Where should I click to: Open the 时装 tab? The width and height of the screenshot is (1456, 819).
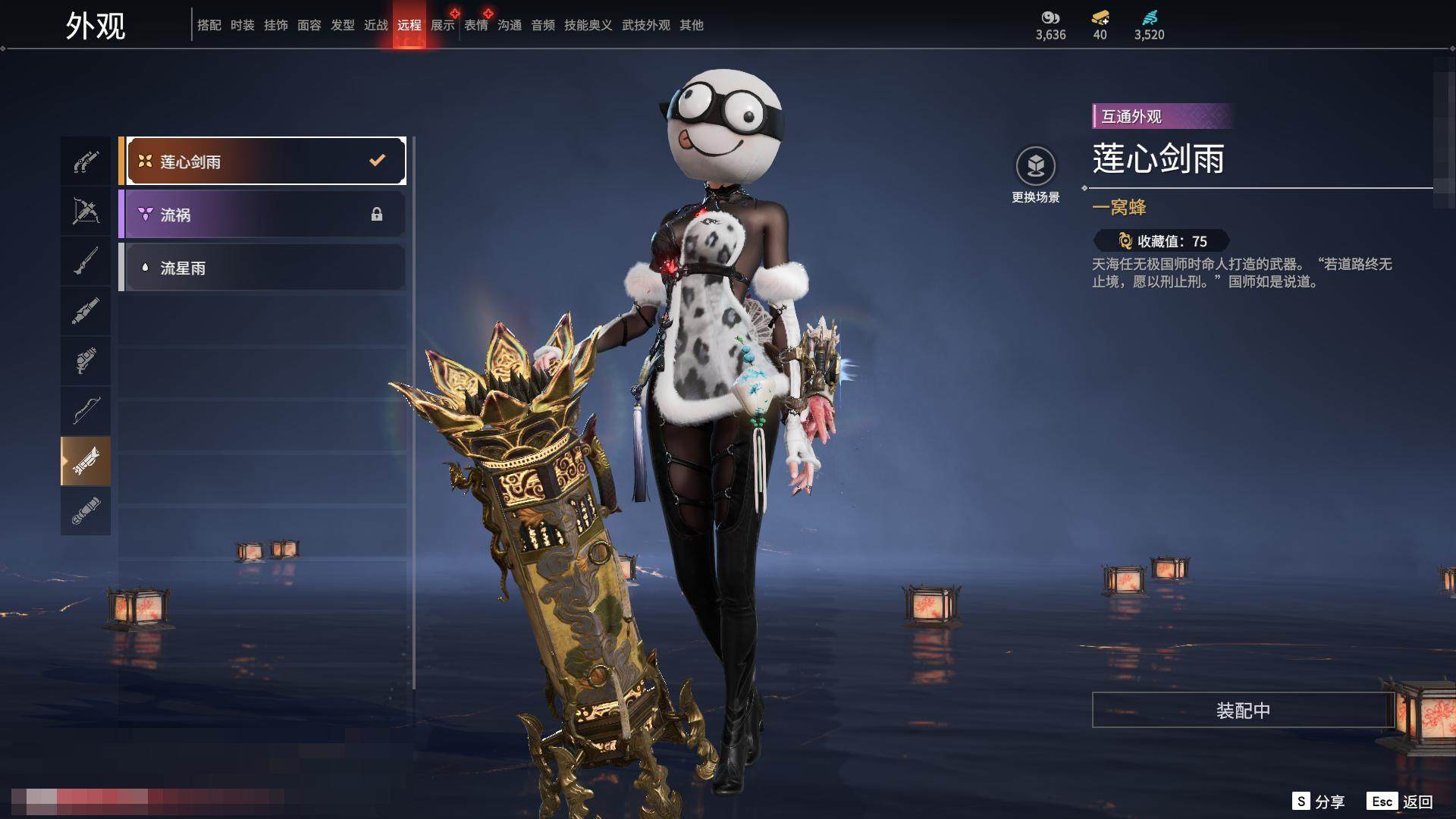coord(243,25)
